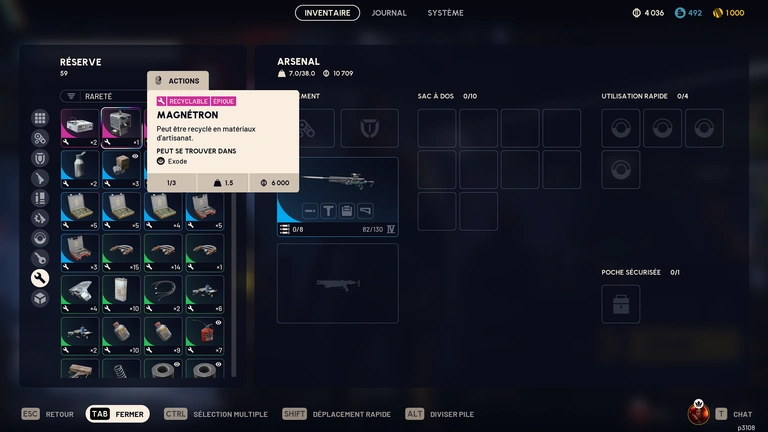The height and width of the screenshot is (432, 768).
Task: Open the chat via the Chat button
Action: 733,414
